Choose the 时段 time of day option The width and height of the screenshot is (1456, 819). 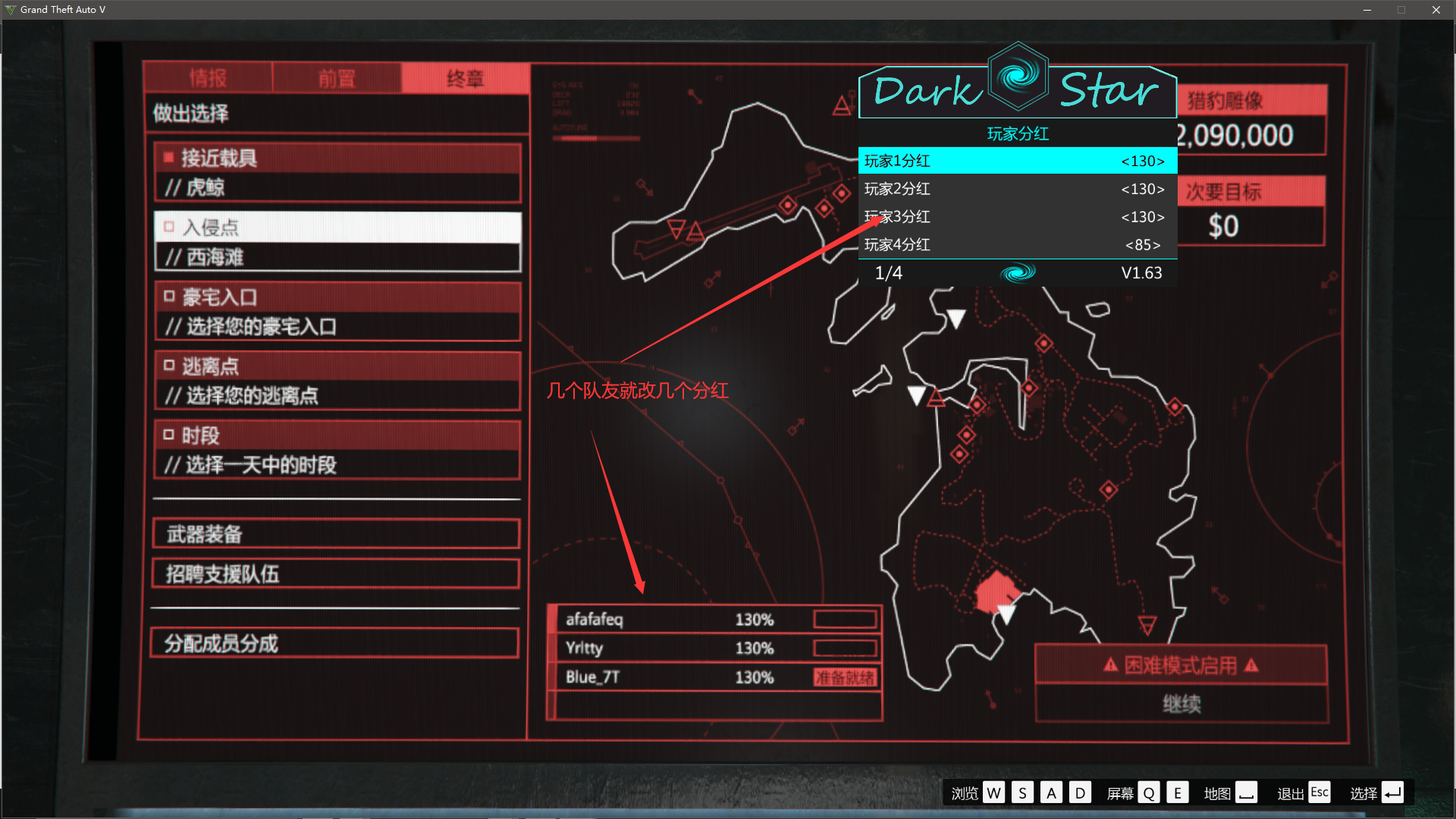[x=337, y=450]
